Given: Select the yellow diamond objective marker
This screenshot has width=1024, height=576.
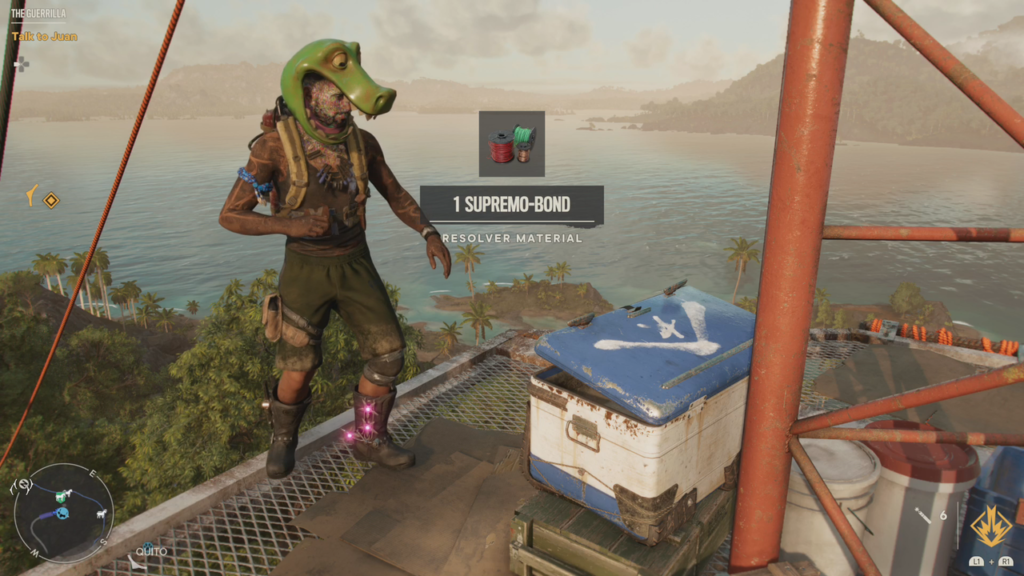Looking at the screenshot, I should 51,199.
